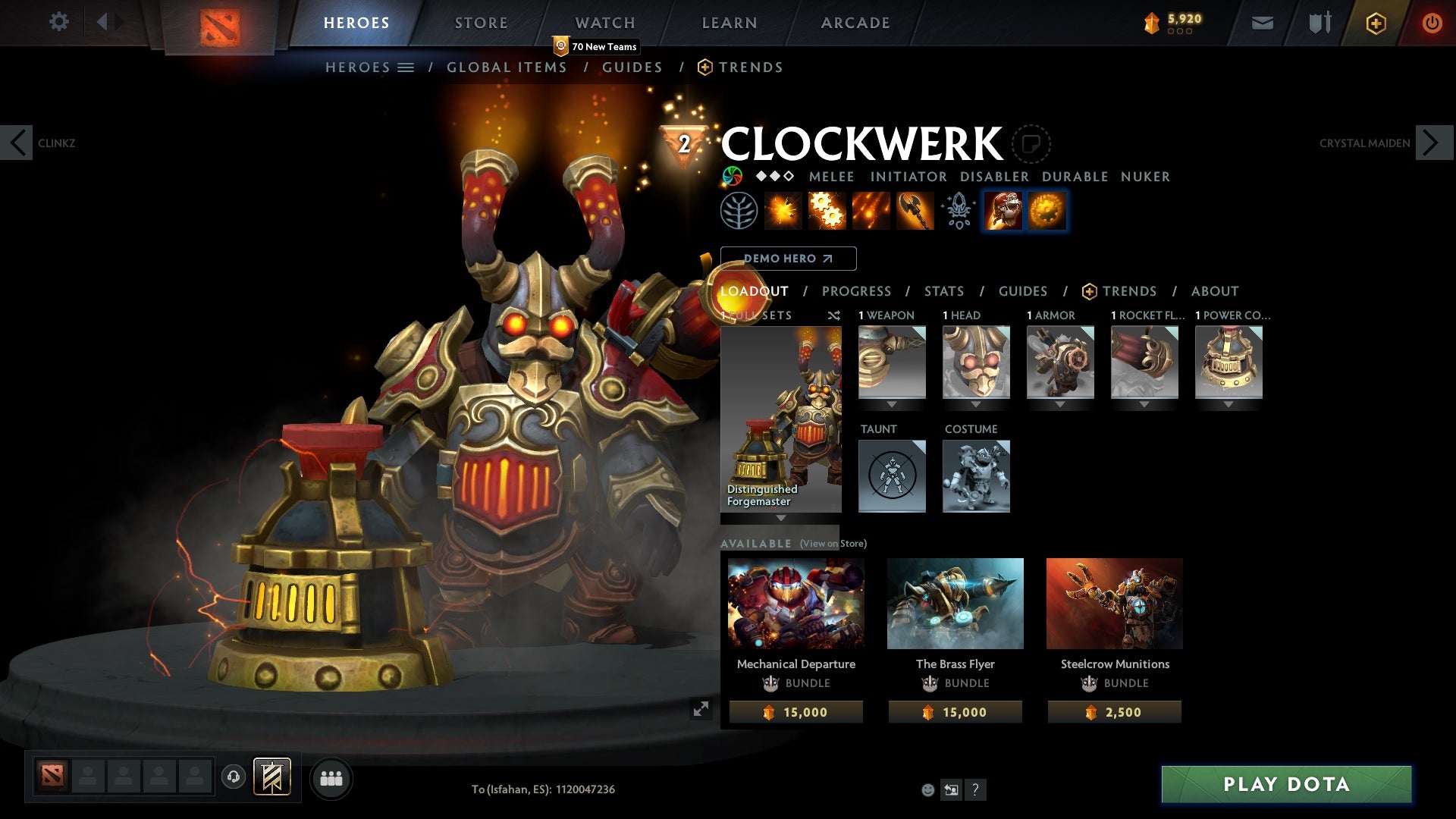The width and height of the screenshot is (1456, 819).
Task: Toggle the smiley emoticon picker
Action: [927, 789]
